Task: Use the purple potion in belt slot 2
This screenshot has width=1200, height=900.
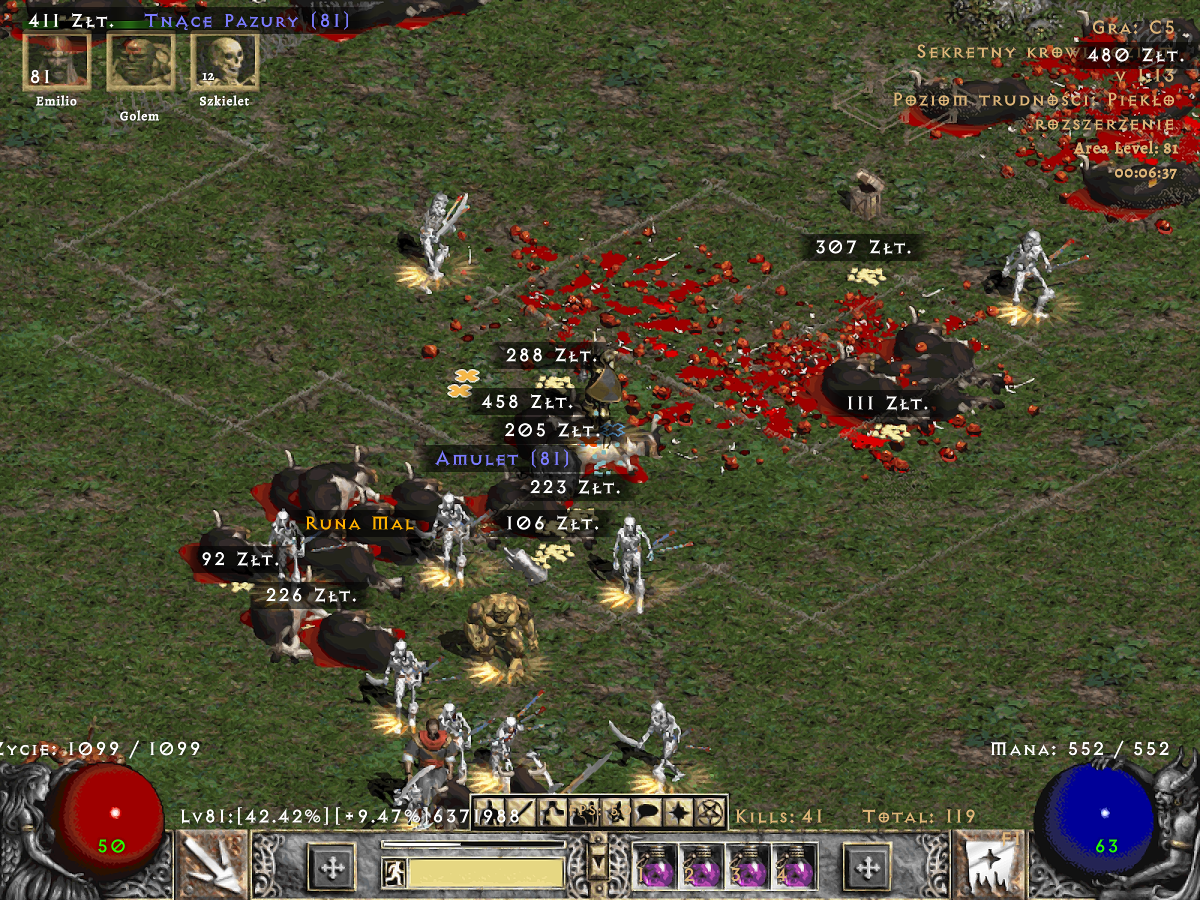Action: point(702,866)
